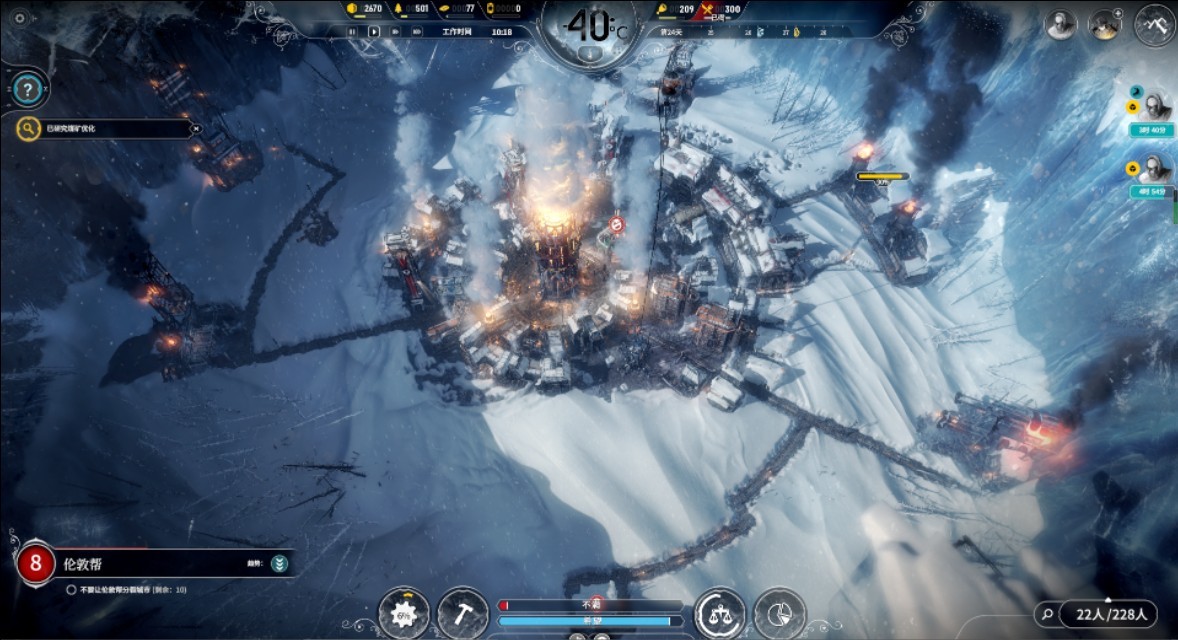The height and width of the screenshot is (640, 1178).
Task: Set the fastest triple game speed
Action: click(416, 31)
